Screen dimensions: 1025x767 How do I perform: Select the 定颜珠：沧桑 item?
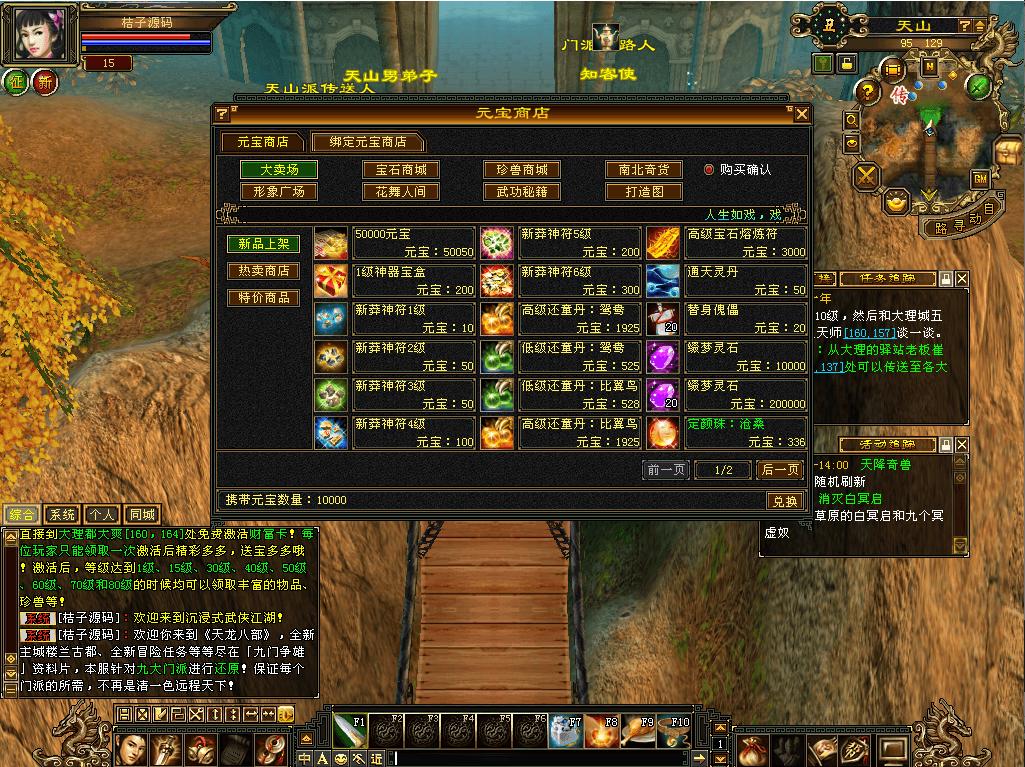(x=726, y=433)
